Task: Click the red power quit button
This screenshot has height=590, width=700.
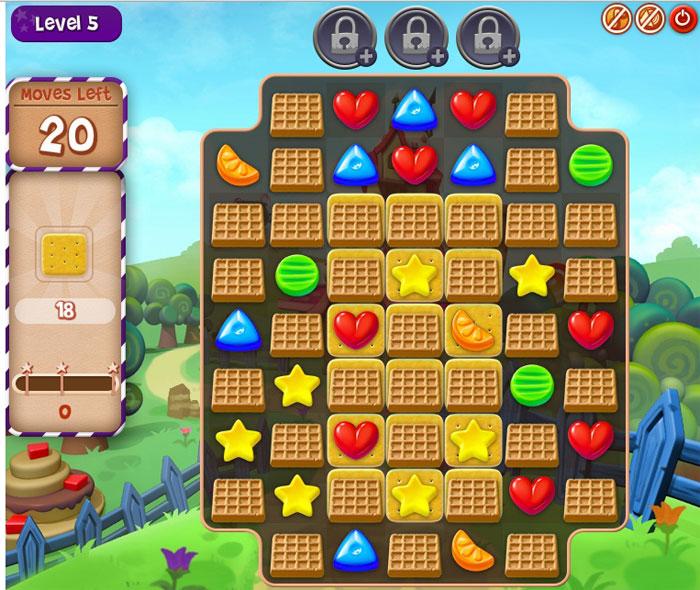Action: pos(682,17)
